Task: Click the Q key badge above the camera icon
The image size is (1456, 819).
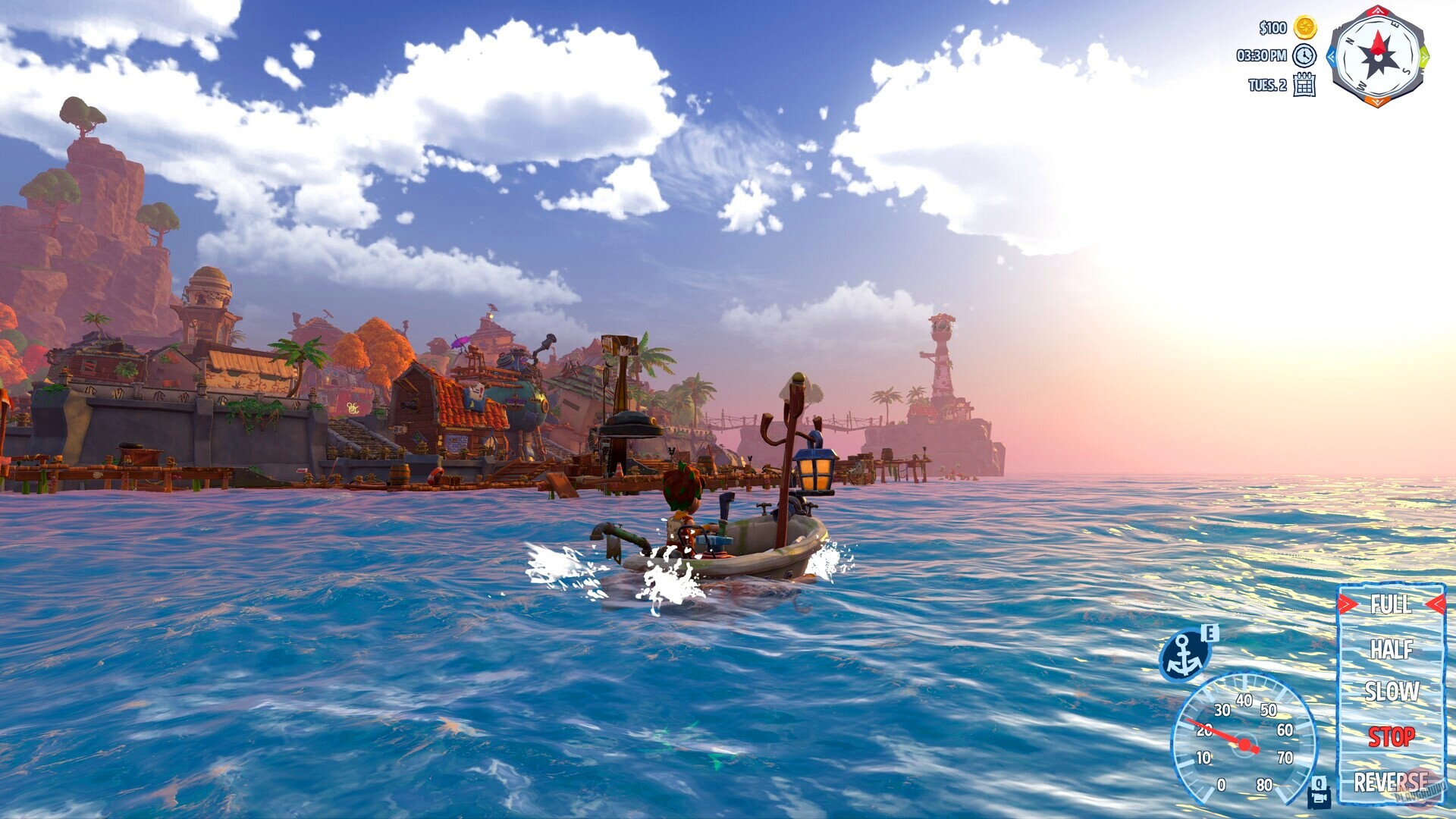Action: click(1319, 783)
